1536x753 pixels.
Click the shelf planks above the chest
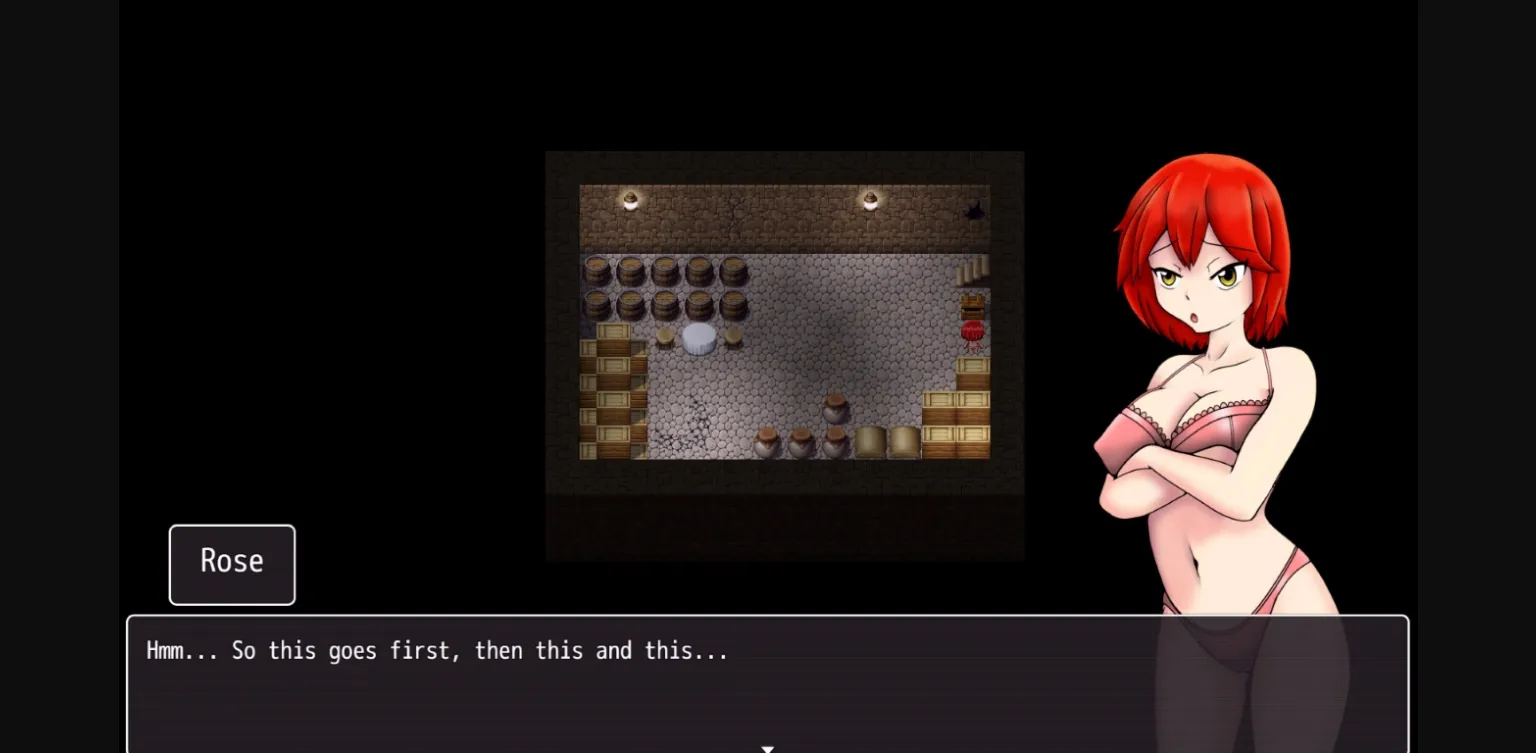coord(972,272)
